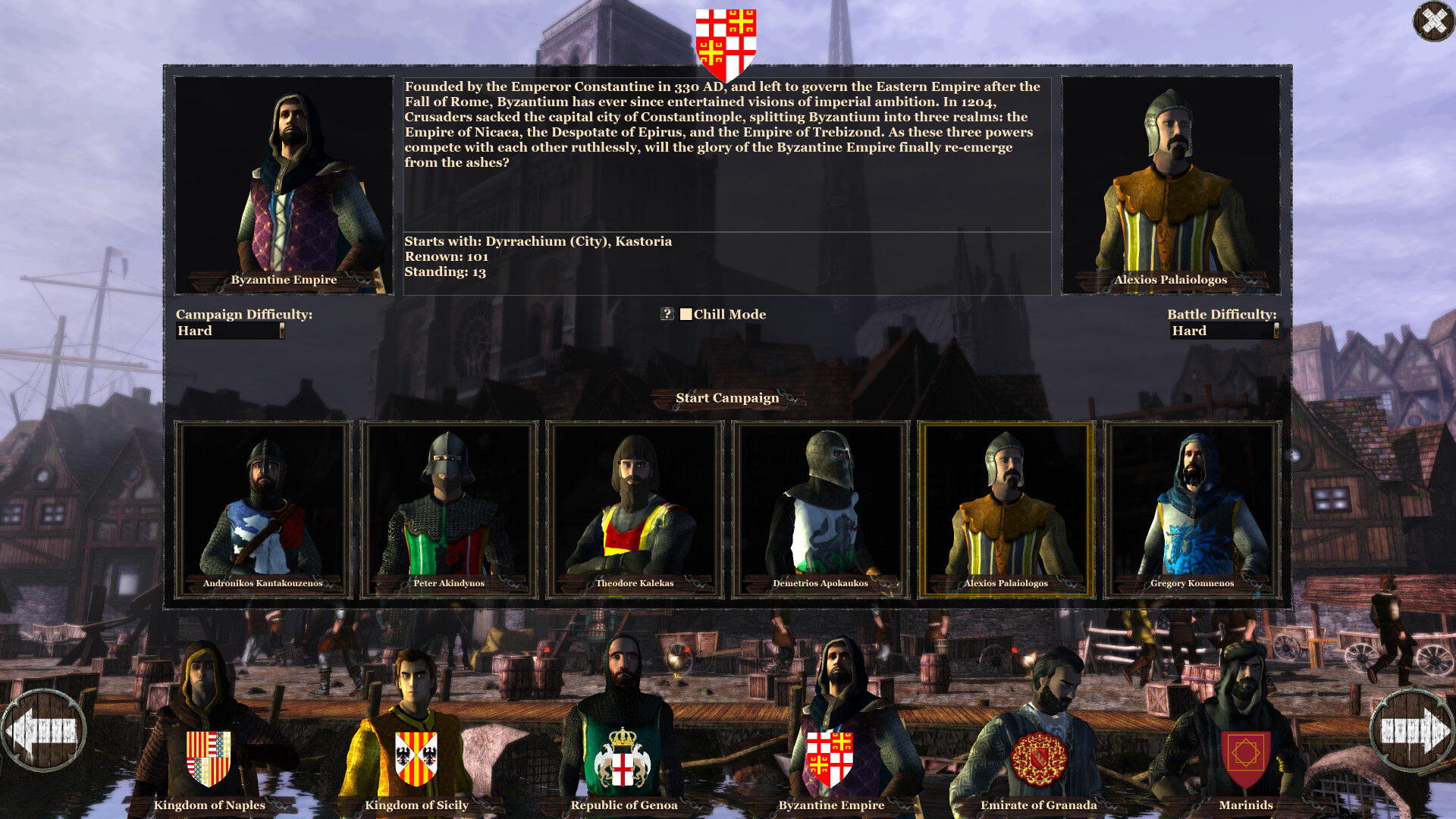
Task: Click the left faction scroll arrow
Action: coord(47,730)
